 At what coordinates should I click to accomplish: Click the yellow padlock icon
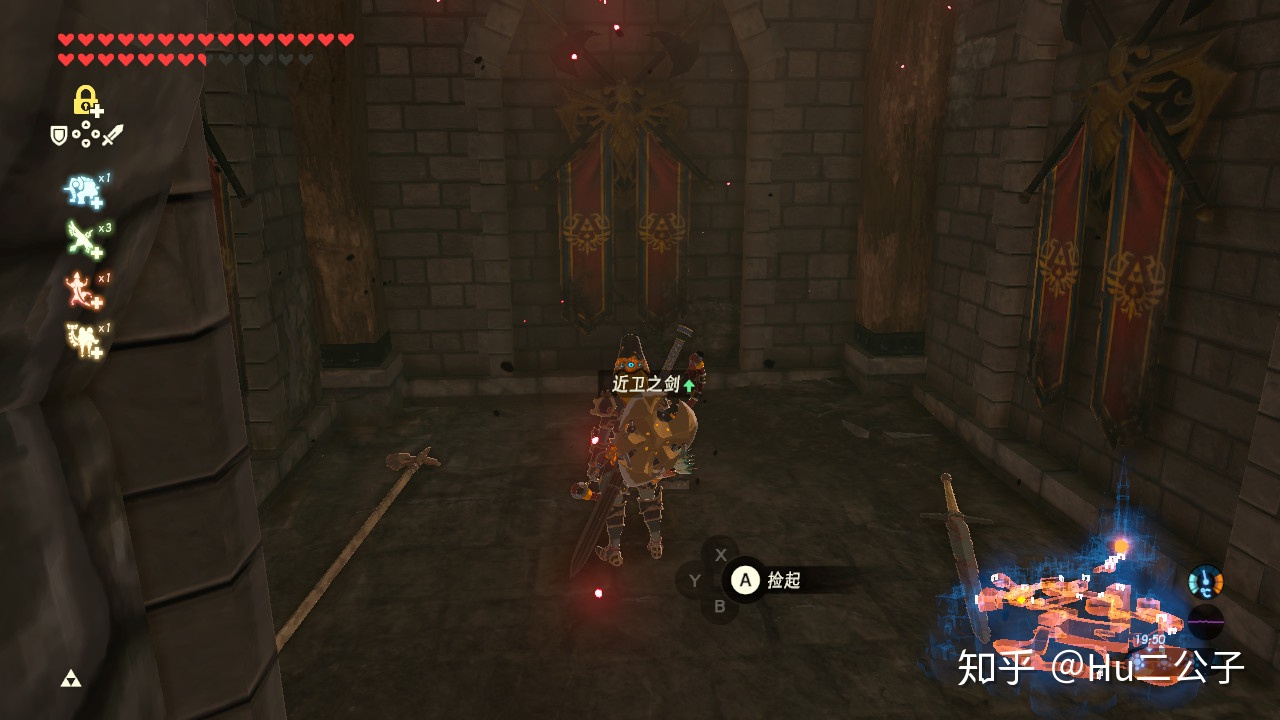[87, 100]
